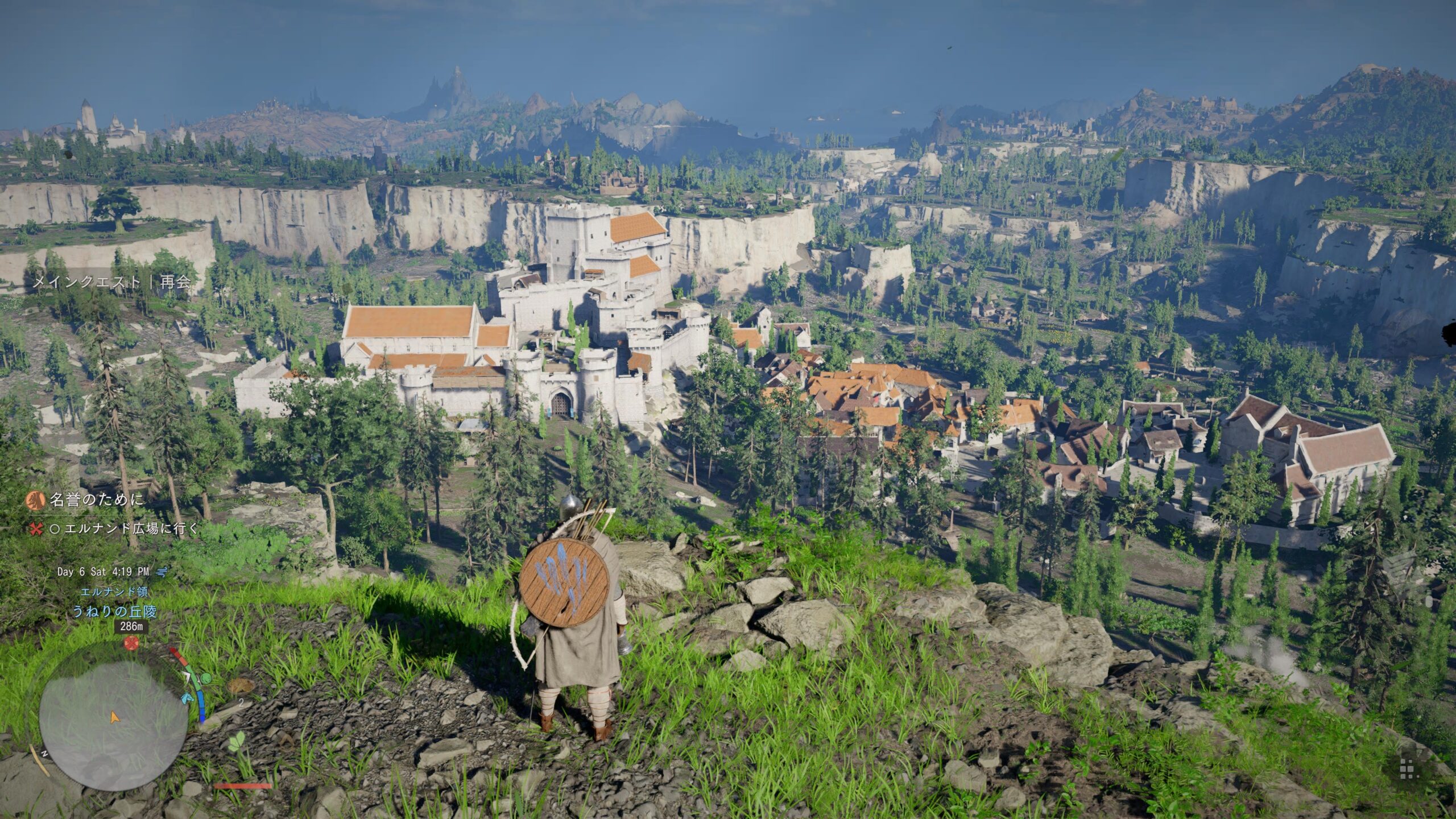Click the green round face status icon
The image size is (1456, 819).
(206, 678)
